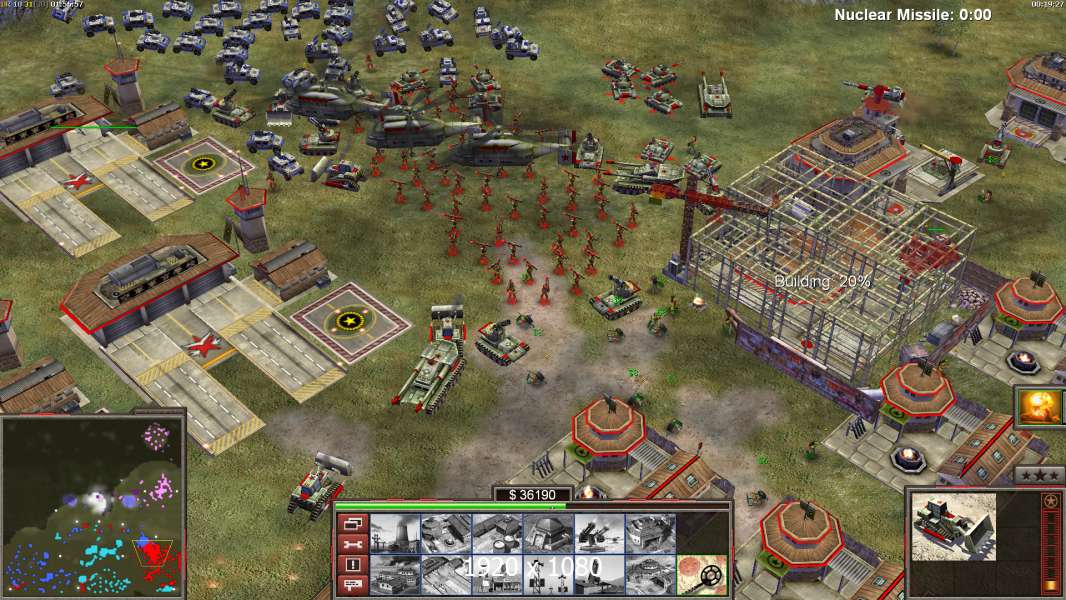Click the overlapping windows menu button
This screenshot has width=1066, height=600.
[351, 523]
